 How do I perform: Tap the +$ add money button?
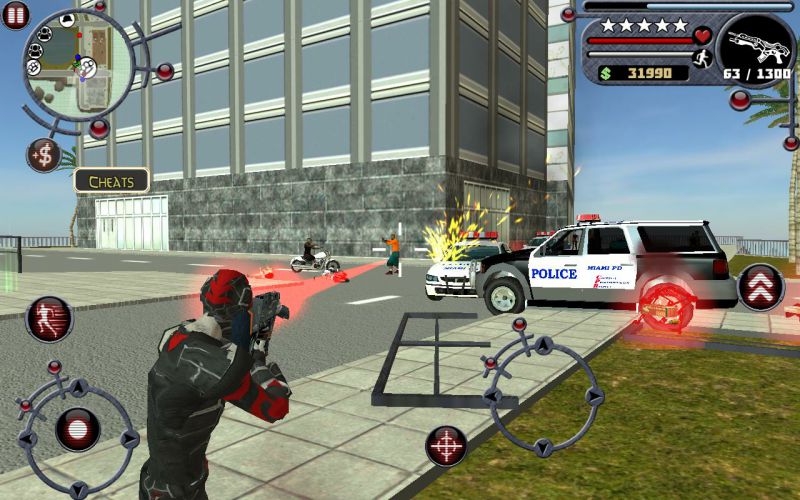tap(43, 154)
